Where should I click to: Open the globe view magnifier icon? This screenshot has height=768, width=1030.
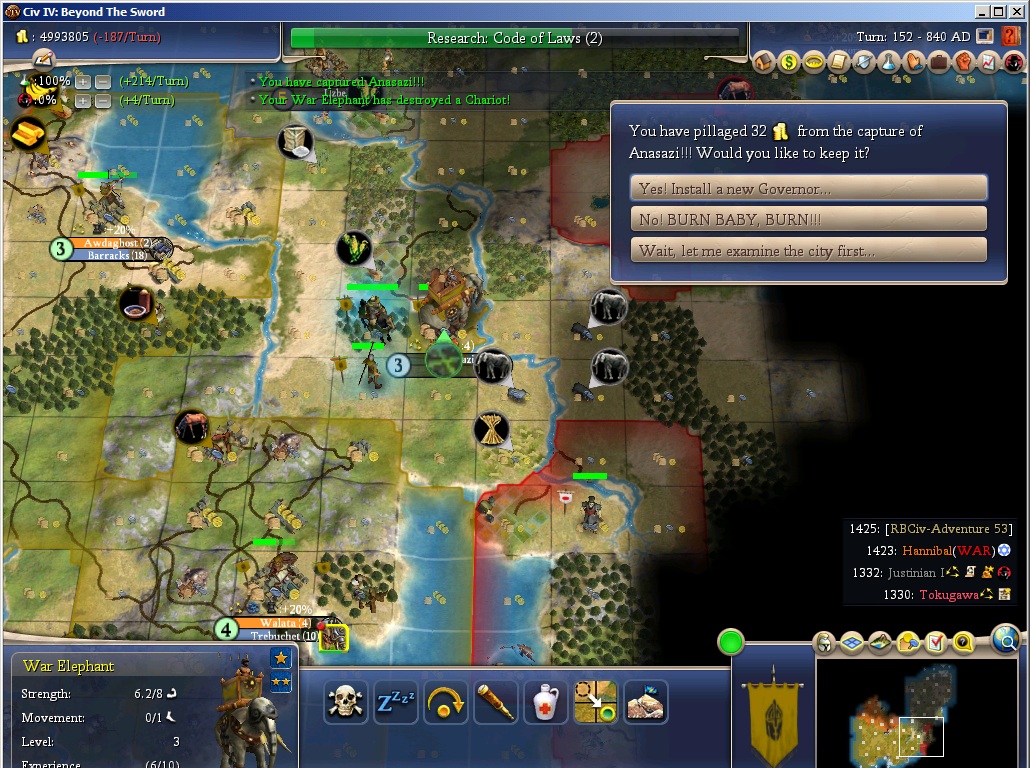click(x=1004, y=637)
